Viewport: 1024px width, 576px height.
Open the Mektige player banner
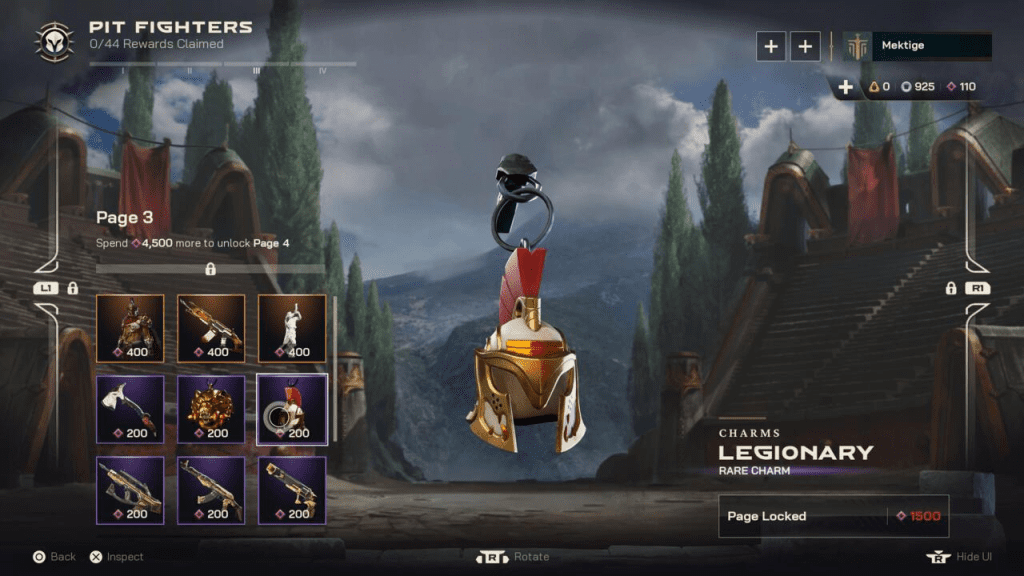(x=917, y=46)
